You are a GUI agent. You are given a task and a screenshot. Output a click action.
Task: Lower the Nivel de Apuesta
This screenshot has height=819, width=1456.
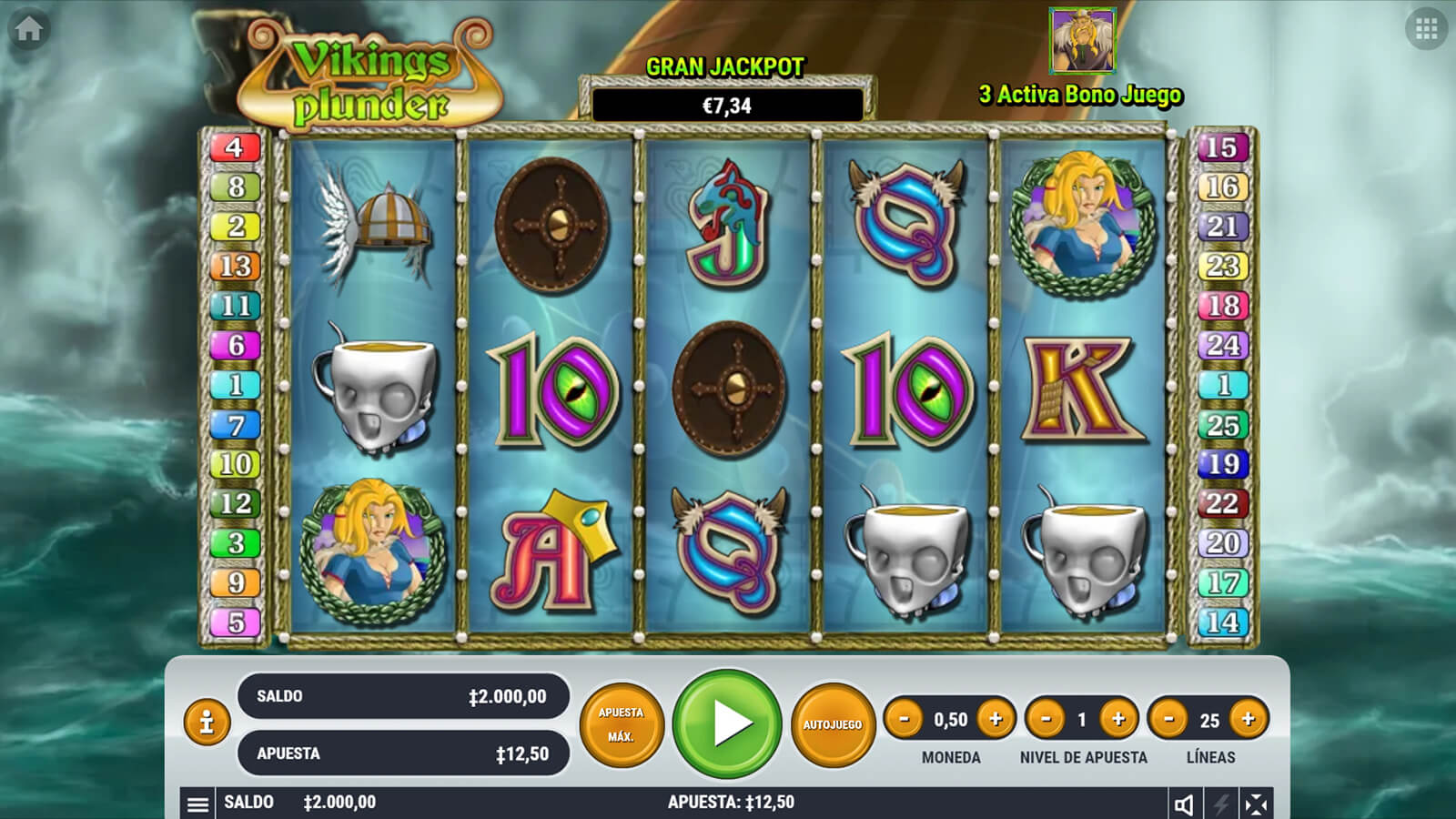tap(1046, 720)
